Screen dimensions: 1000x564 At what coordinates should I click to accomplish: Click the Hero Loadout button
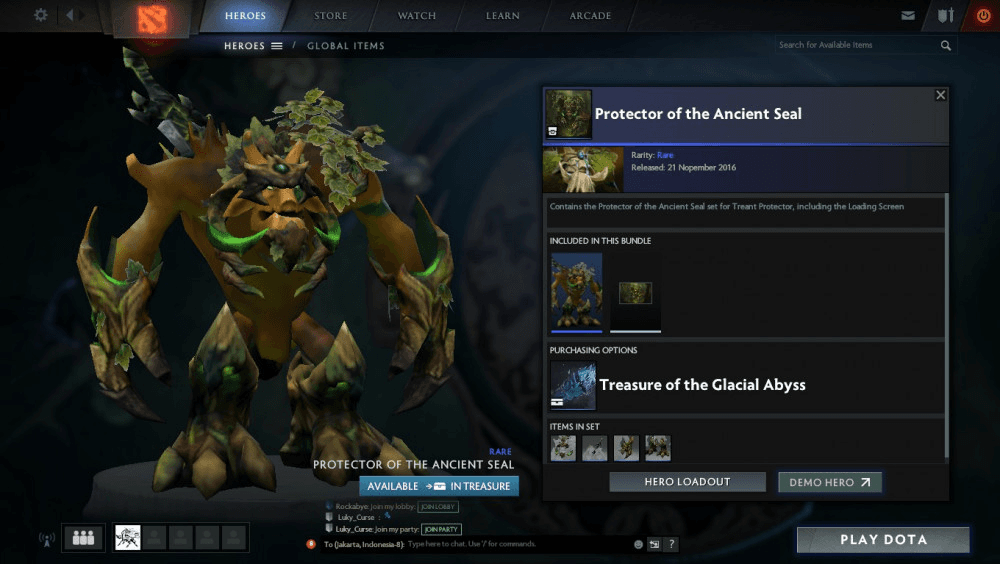687,482
